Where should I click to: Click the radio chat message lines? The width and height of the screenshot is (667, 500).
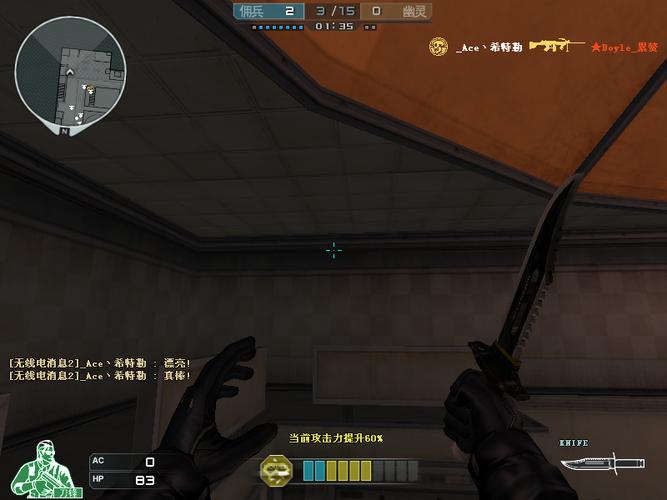(100, 369)
